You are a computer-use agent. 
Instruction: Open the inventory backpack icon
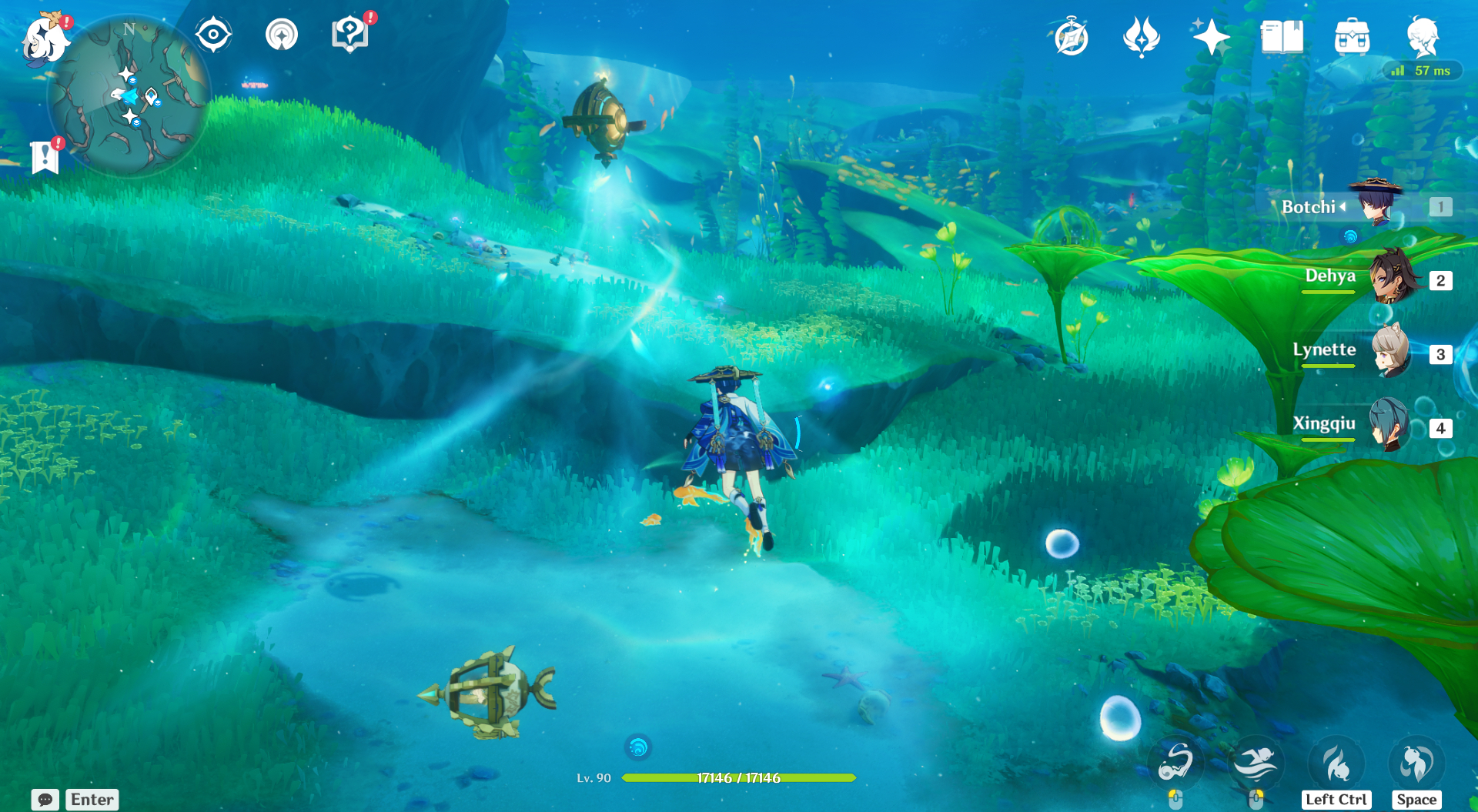click(1352, 37)
